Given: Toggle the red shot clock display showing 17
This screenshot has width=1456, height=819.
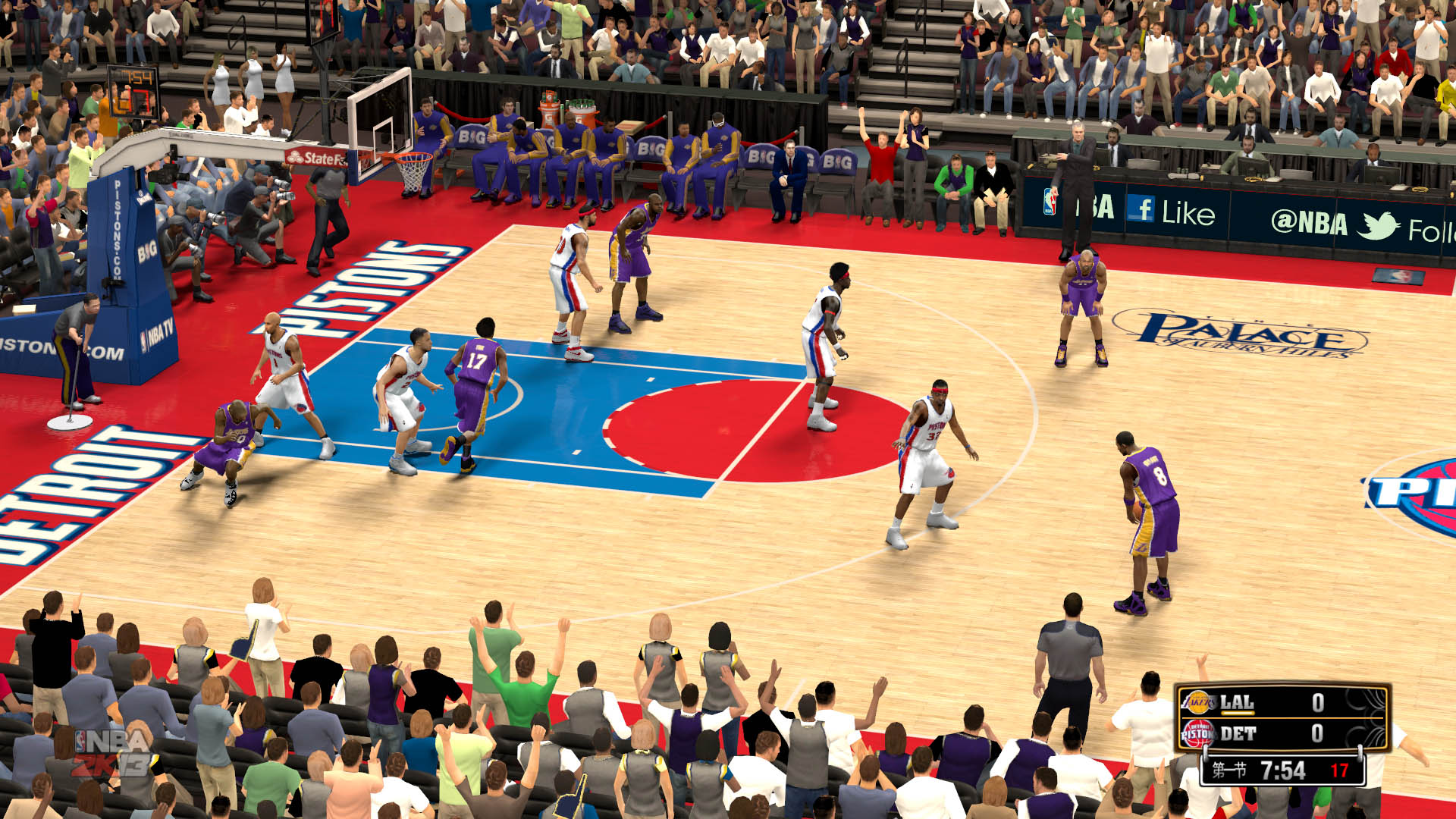Looking at the screenshot, I should click(1338, 770).
